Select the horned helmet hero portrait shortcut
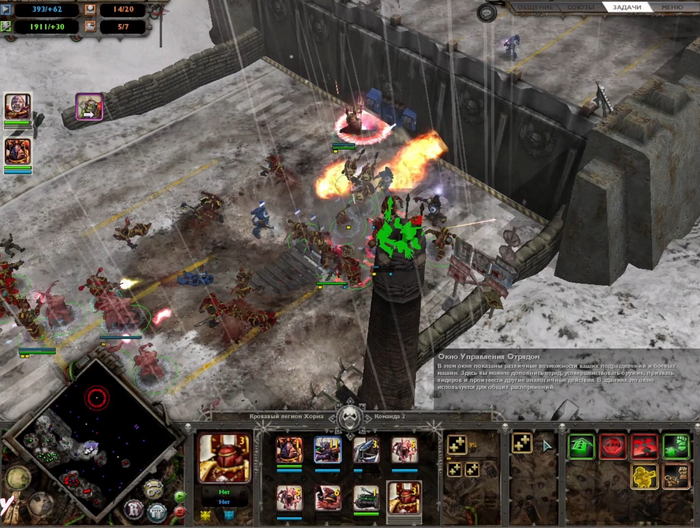700x528 pixels. point(17,151)
